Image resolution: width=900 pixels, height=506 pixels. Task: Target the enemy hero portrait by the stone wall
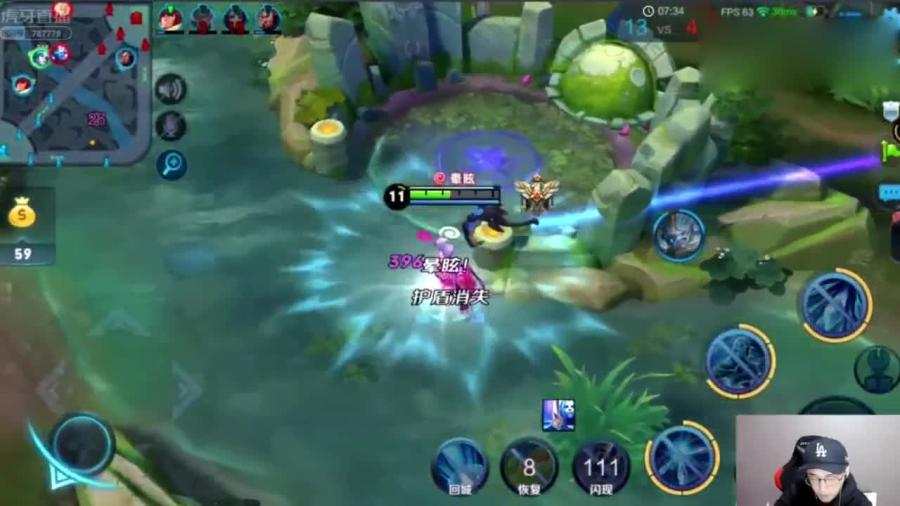click(x=680, y=235)
